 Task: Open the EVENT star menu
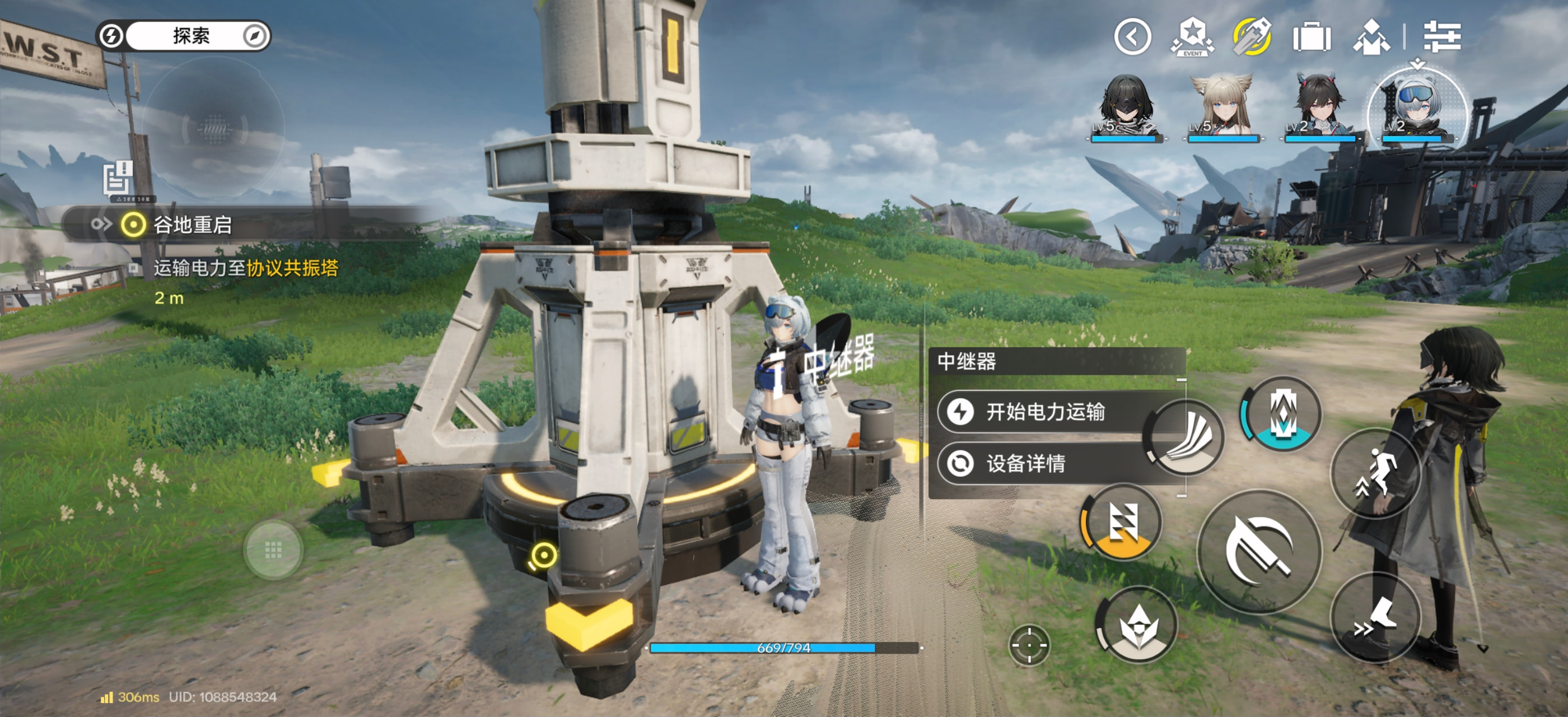coord(1192,37)
